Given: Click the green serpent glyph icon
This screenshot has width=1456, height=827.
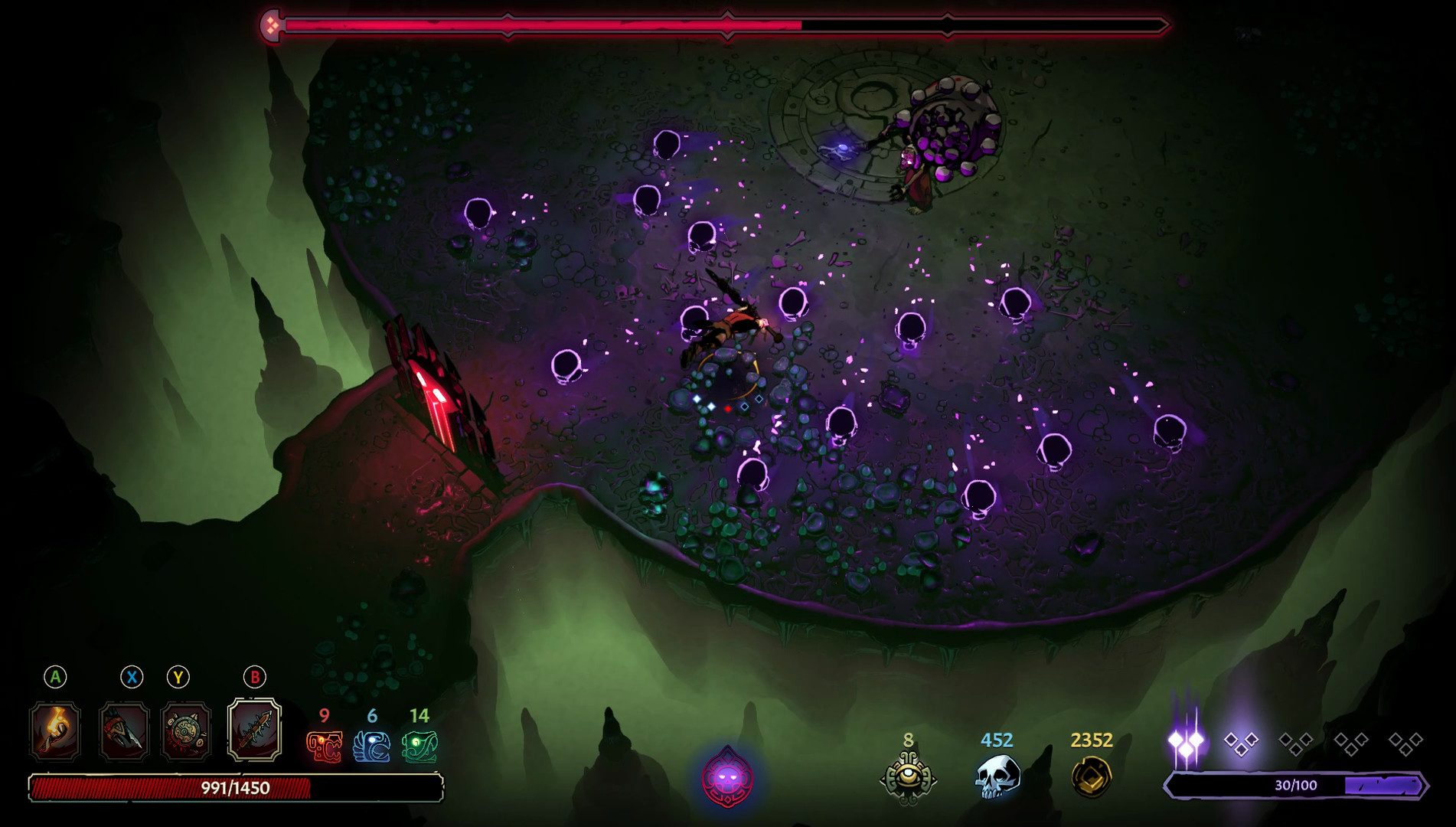Looking at the screenshot, I should [419, 747].
